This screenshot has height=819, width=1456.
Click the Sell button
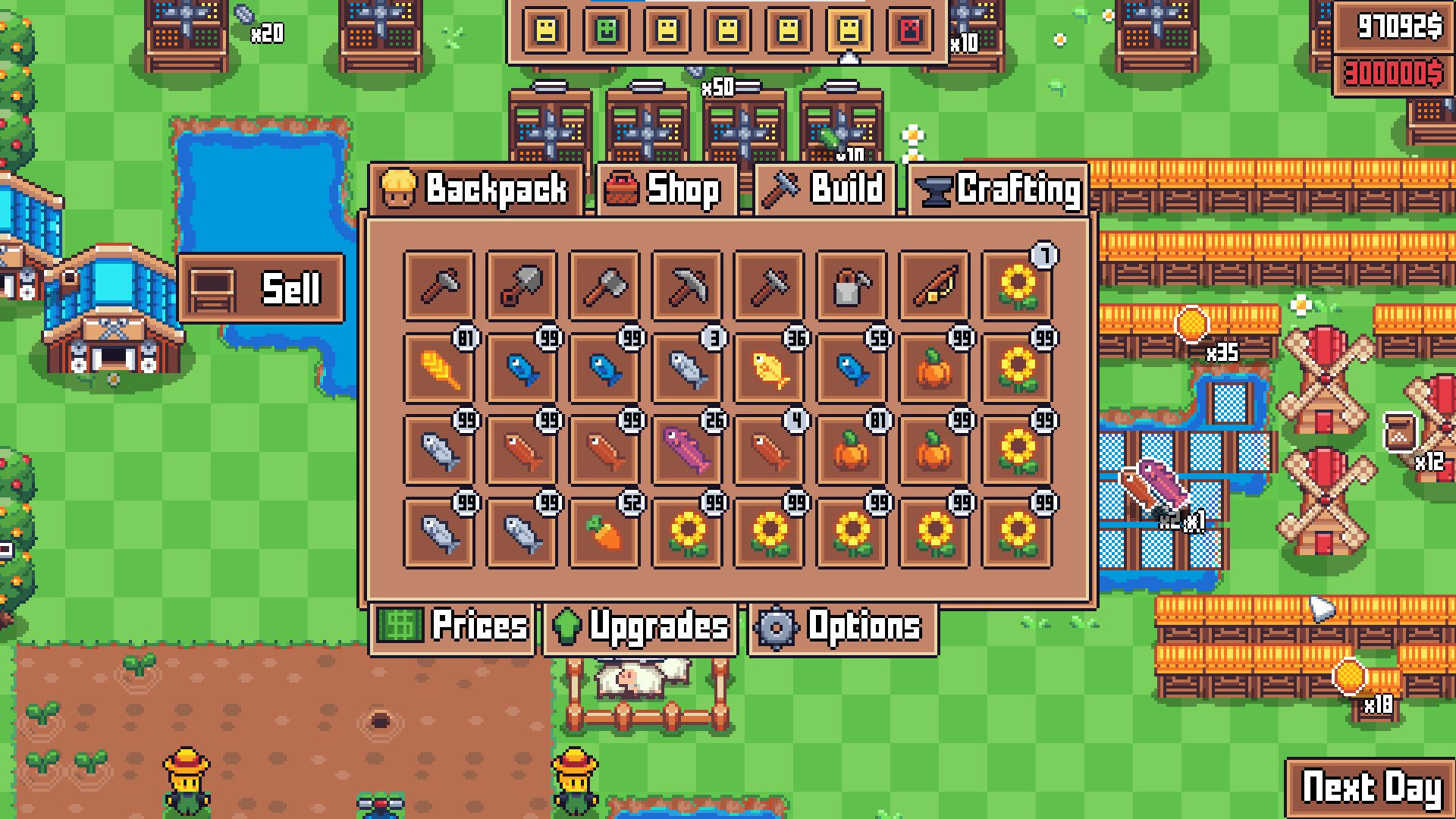click(x=261, y=288)
